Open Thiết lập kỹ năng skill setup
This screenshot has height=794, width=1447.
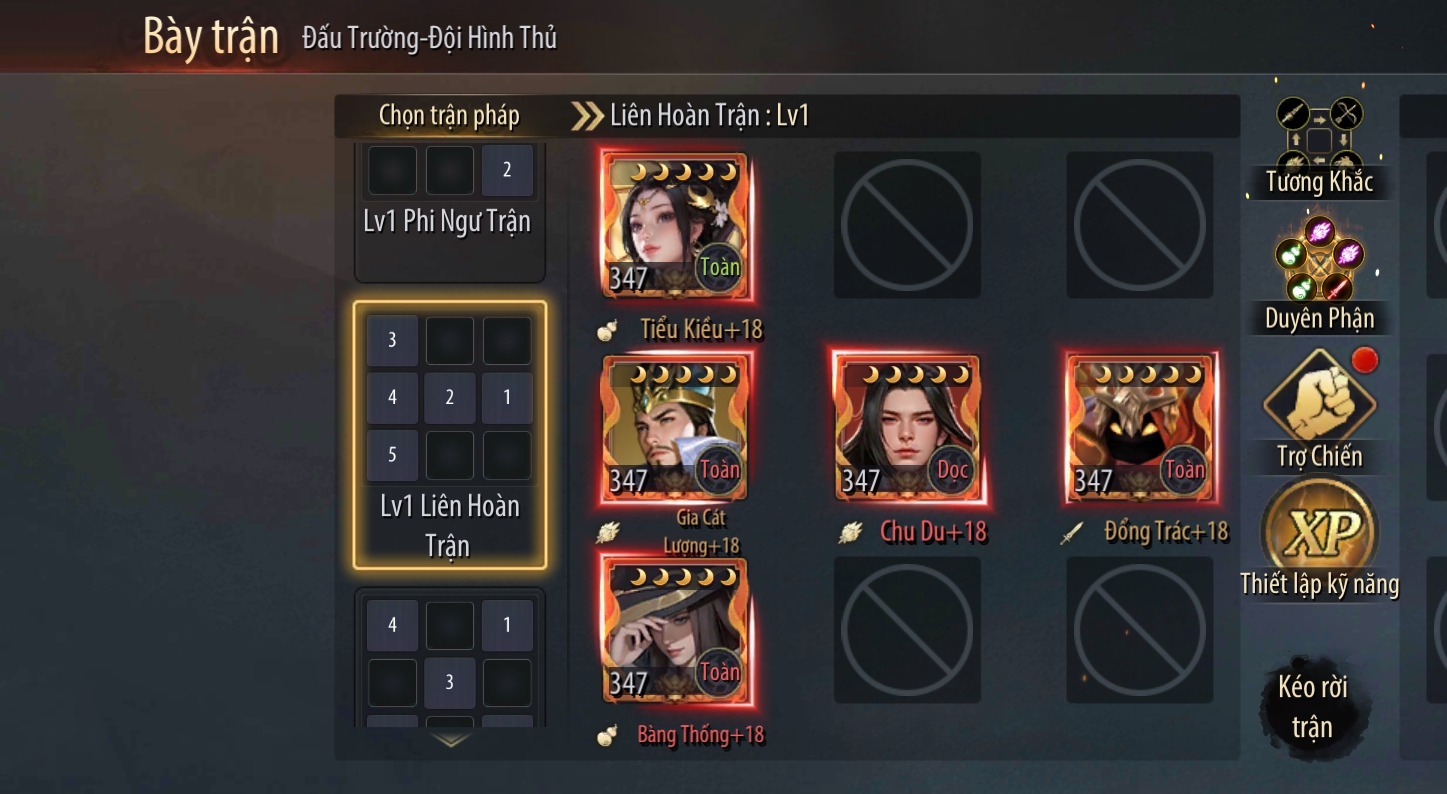[1319, 540]
